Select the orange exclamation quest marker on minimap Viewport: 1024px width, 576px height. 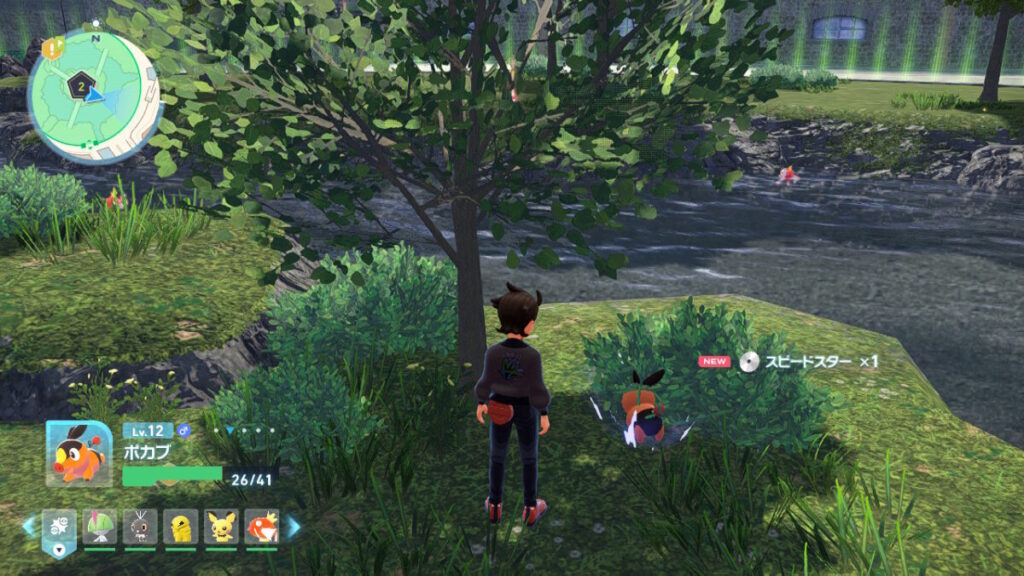click(x=50, y=45)
